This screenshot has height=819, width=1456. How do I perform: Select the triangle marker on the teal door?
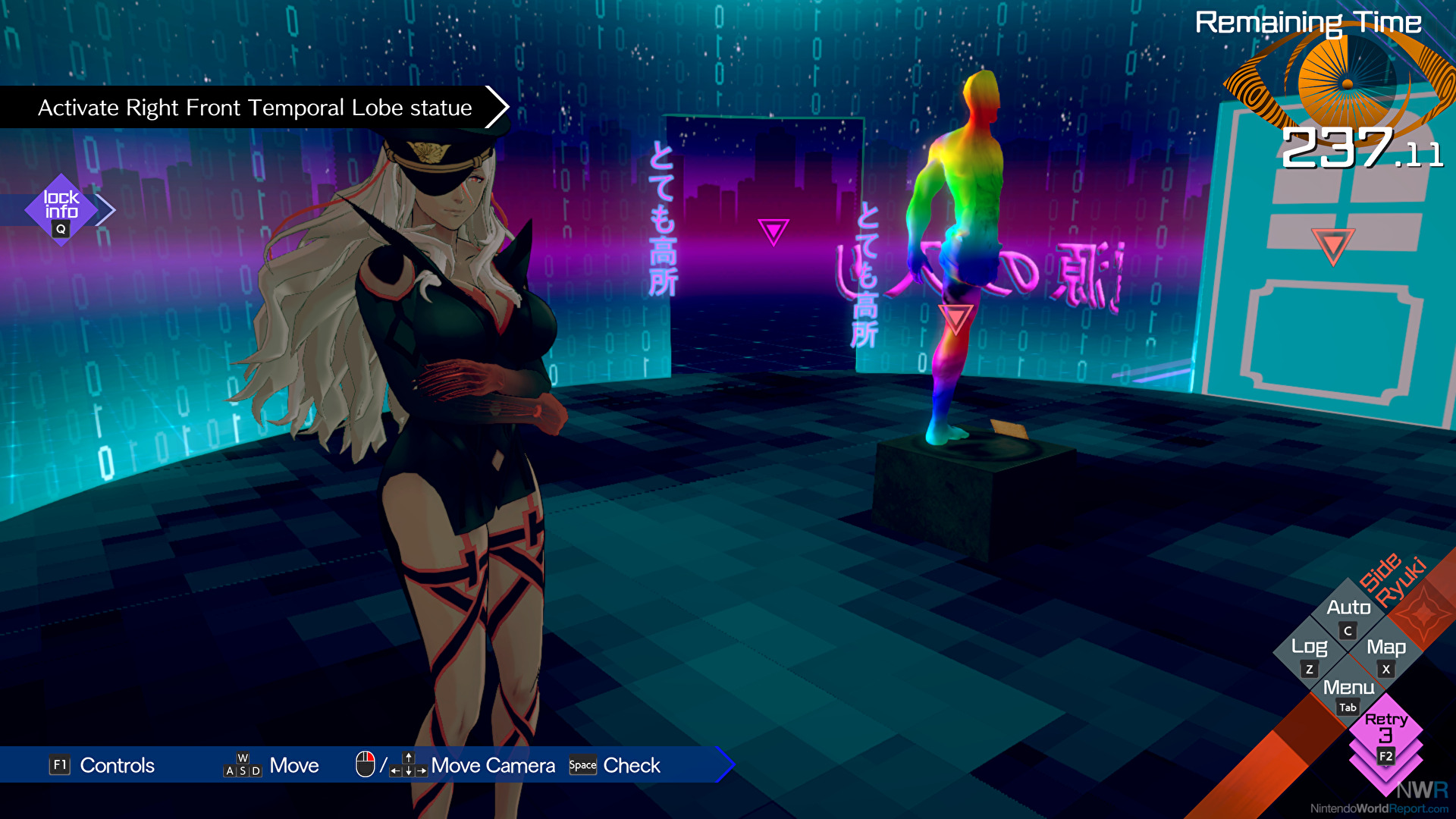click(1332, 245)
